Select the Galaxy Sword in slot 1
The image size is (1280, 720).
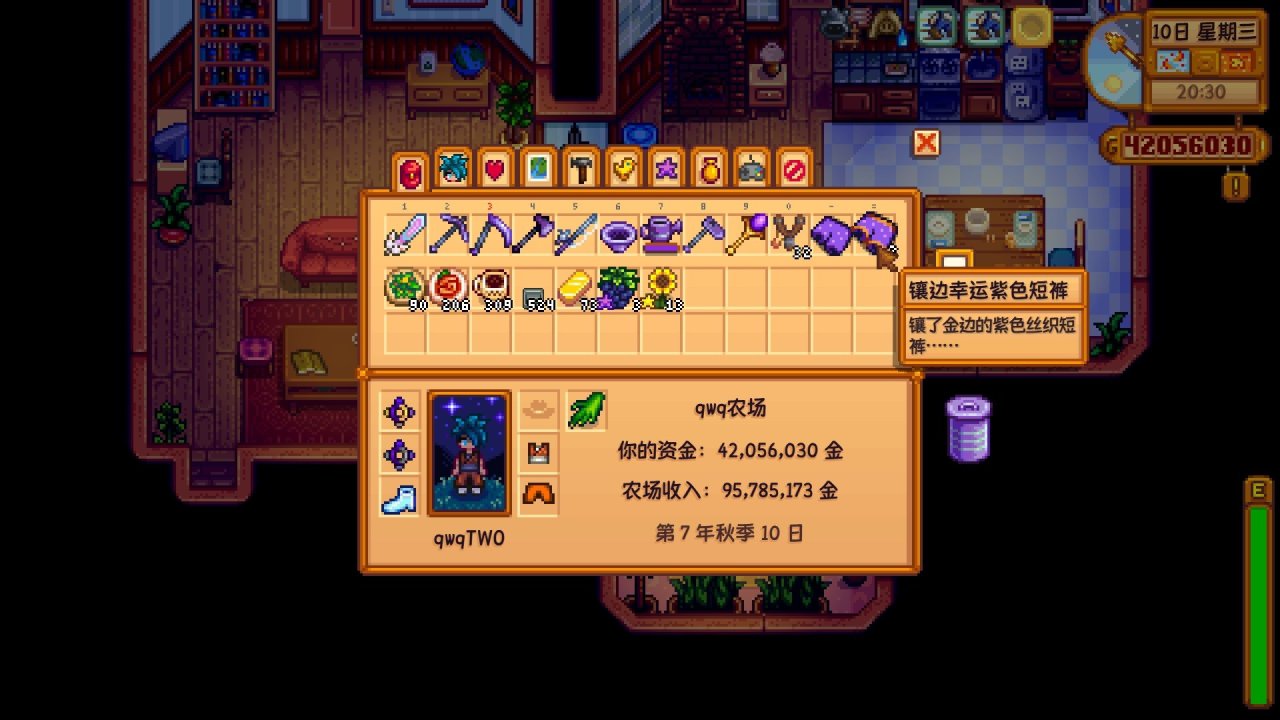point(406,231)
